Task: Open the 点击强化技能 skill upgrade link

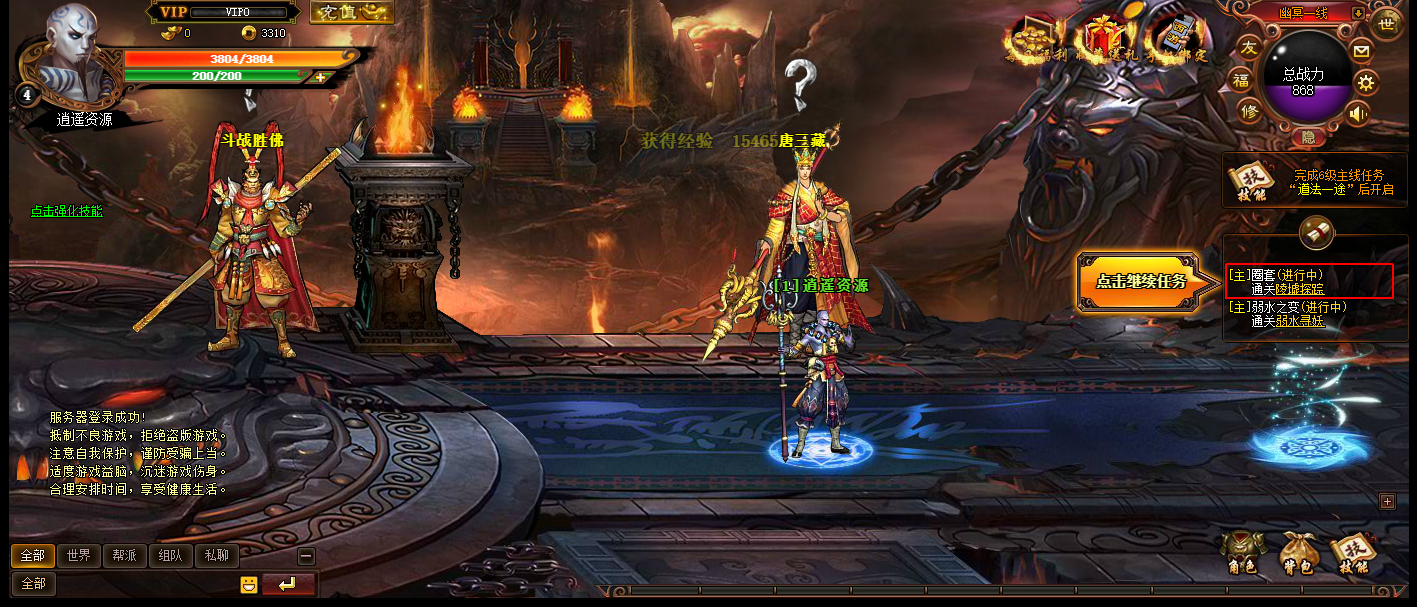Action: pos(66,211)
